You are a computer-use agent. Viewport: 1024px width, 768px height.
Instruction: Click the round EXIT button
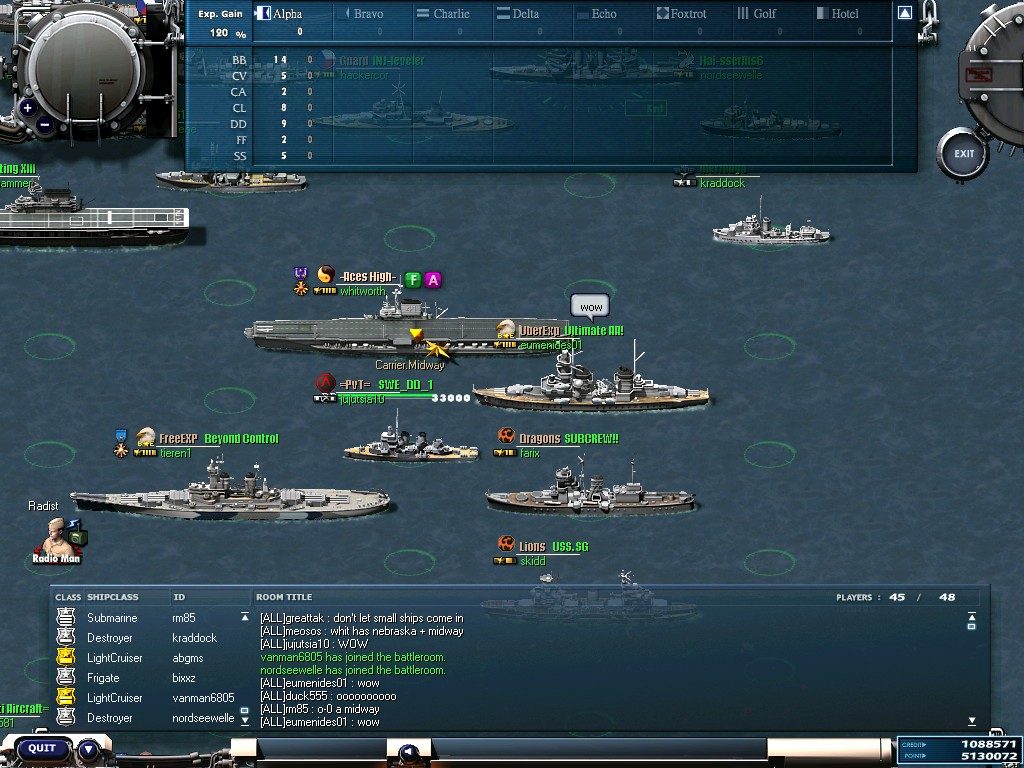[x=964, y=154]
